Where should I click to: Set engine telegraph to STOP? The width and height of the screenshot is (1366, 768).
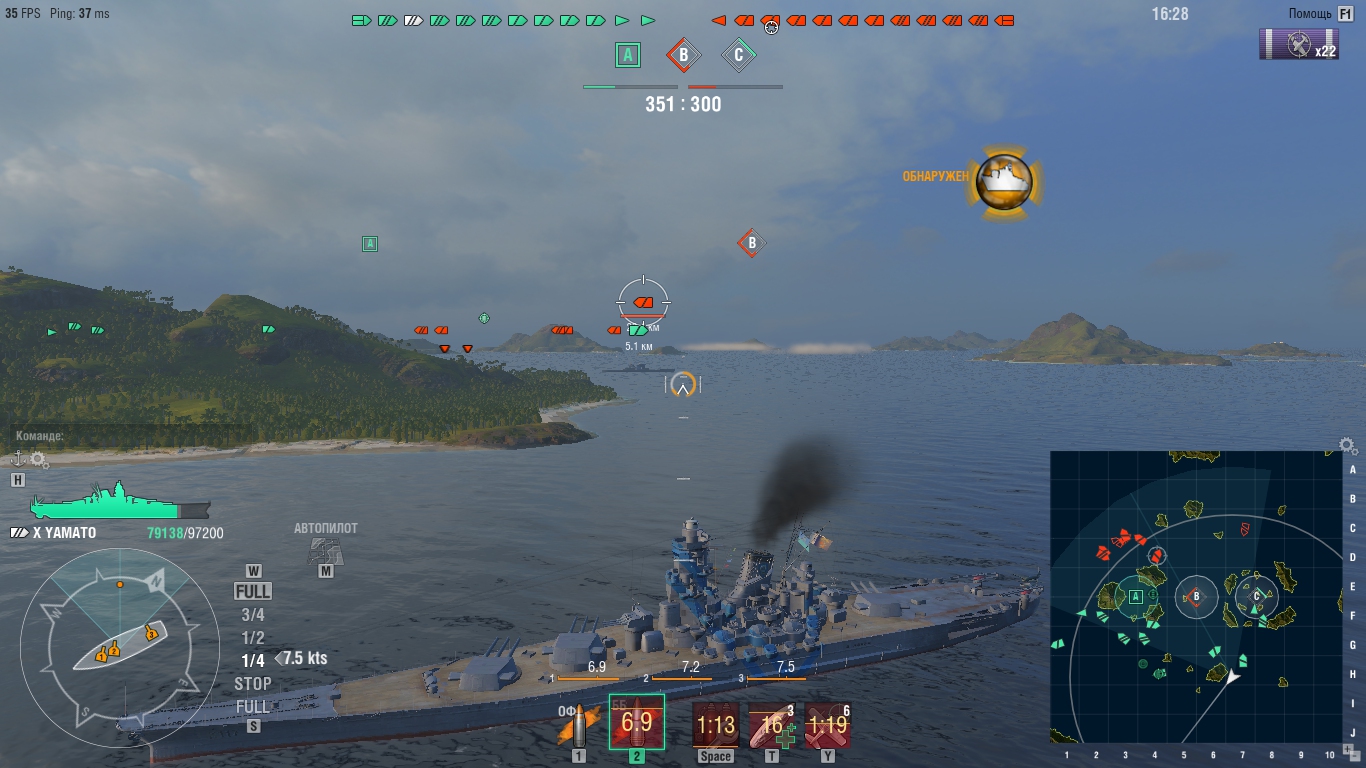[x=253, y=684]
